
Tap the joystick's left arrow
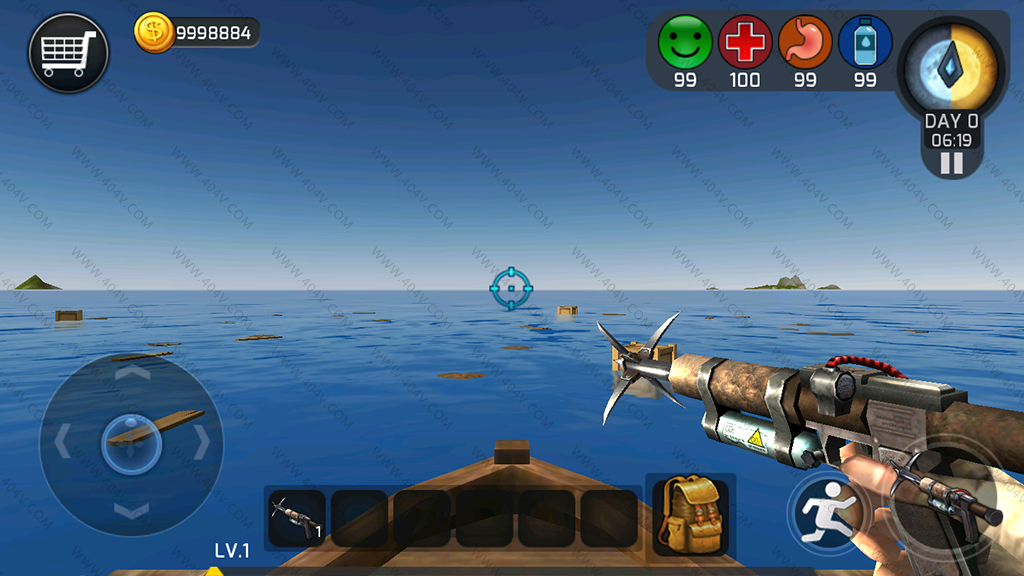pos(62,442)
